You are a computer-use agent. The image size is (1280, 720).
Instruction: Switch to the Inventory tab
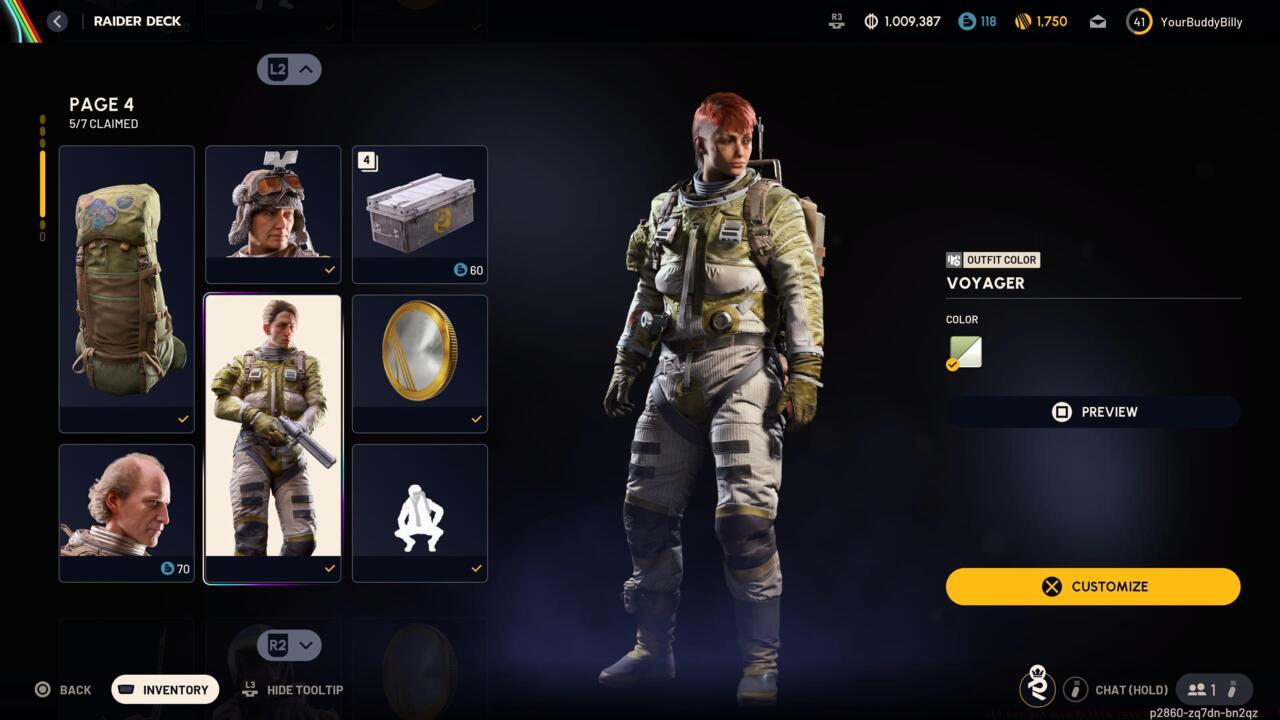pos(164,689)
